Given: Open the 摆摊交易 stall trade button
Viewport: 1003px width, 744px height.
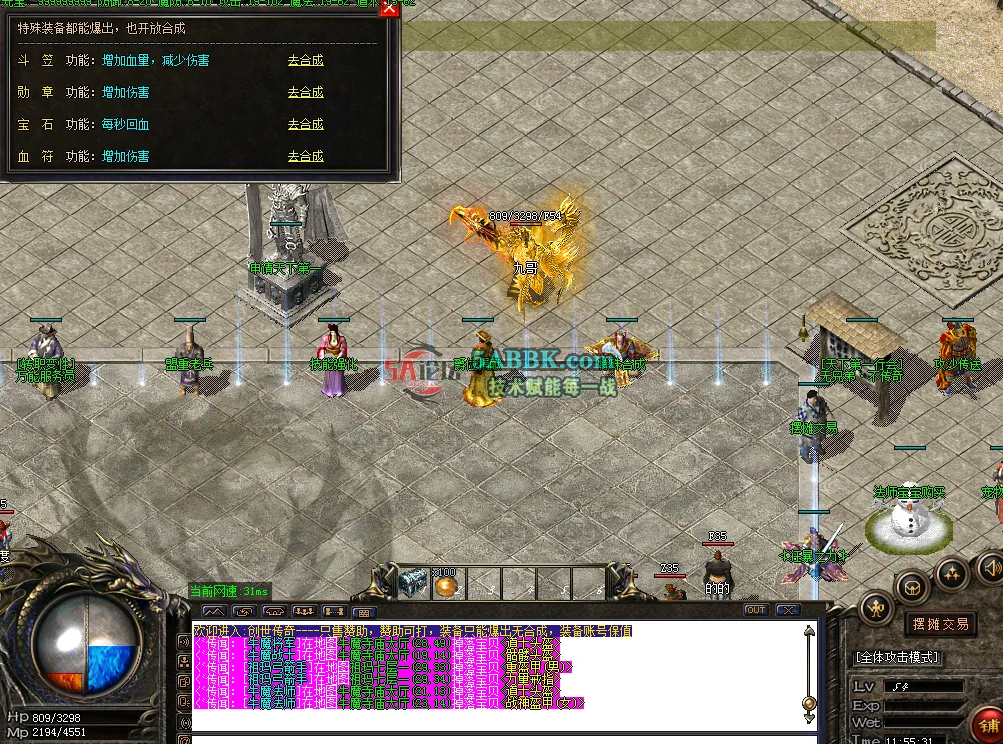Looking at the screenshot, I should 941,624.
